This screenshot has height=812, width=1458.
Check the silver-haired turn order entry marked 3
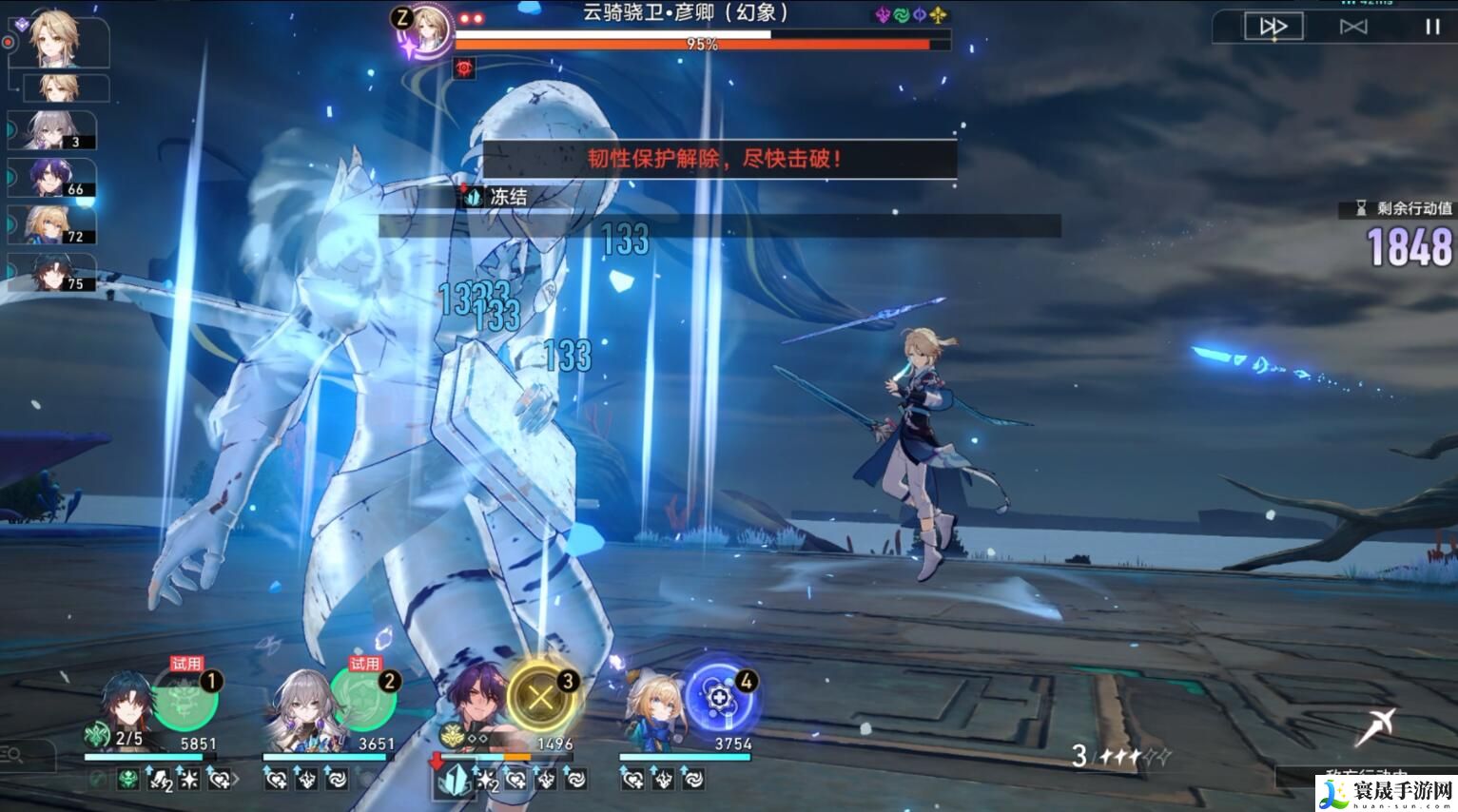(52, 130)
